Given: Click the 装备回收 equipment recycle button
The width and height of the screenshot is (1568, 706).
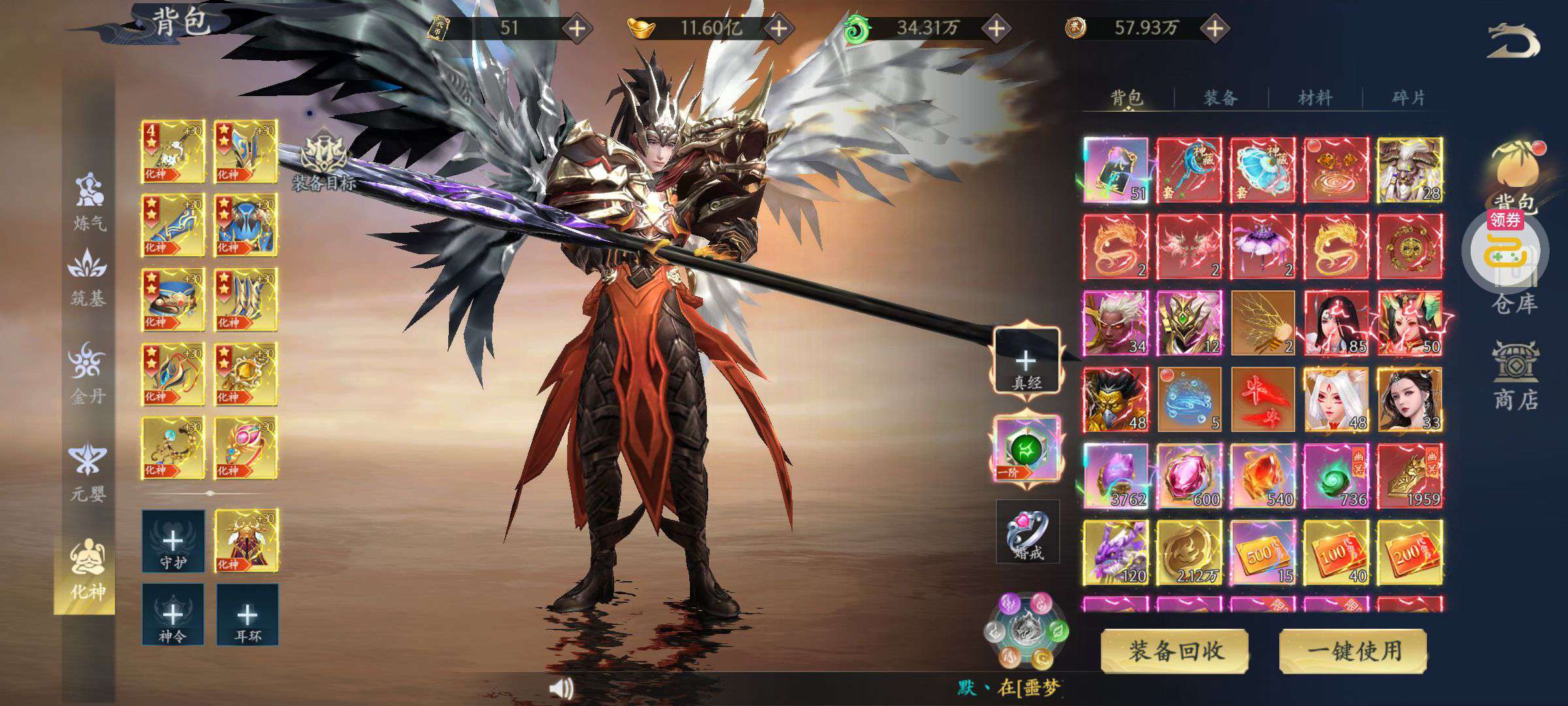Looking at the screenshot, I should click(x=1175, y=651).
